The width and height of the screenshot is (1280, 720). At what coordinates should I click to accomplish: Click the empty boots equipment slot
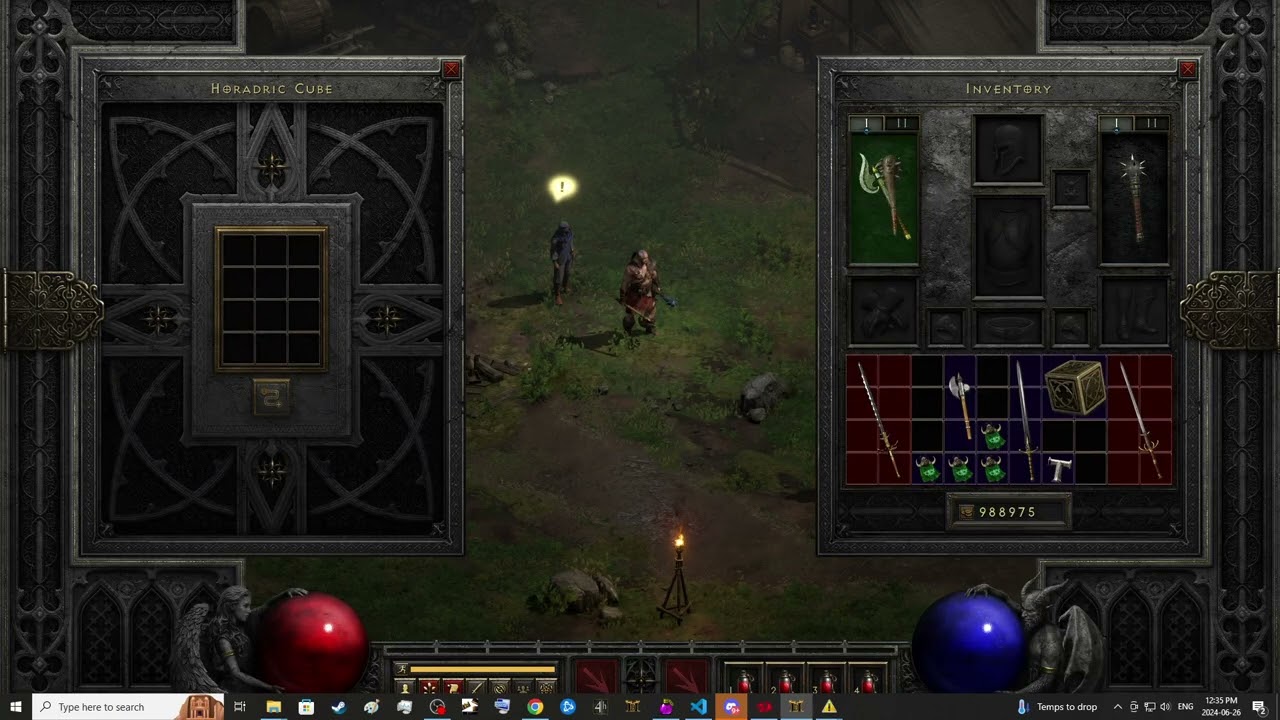pyautogui.click(x=1135, y=311)
